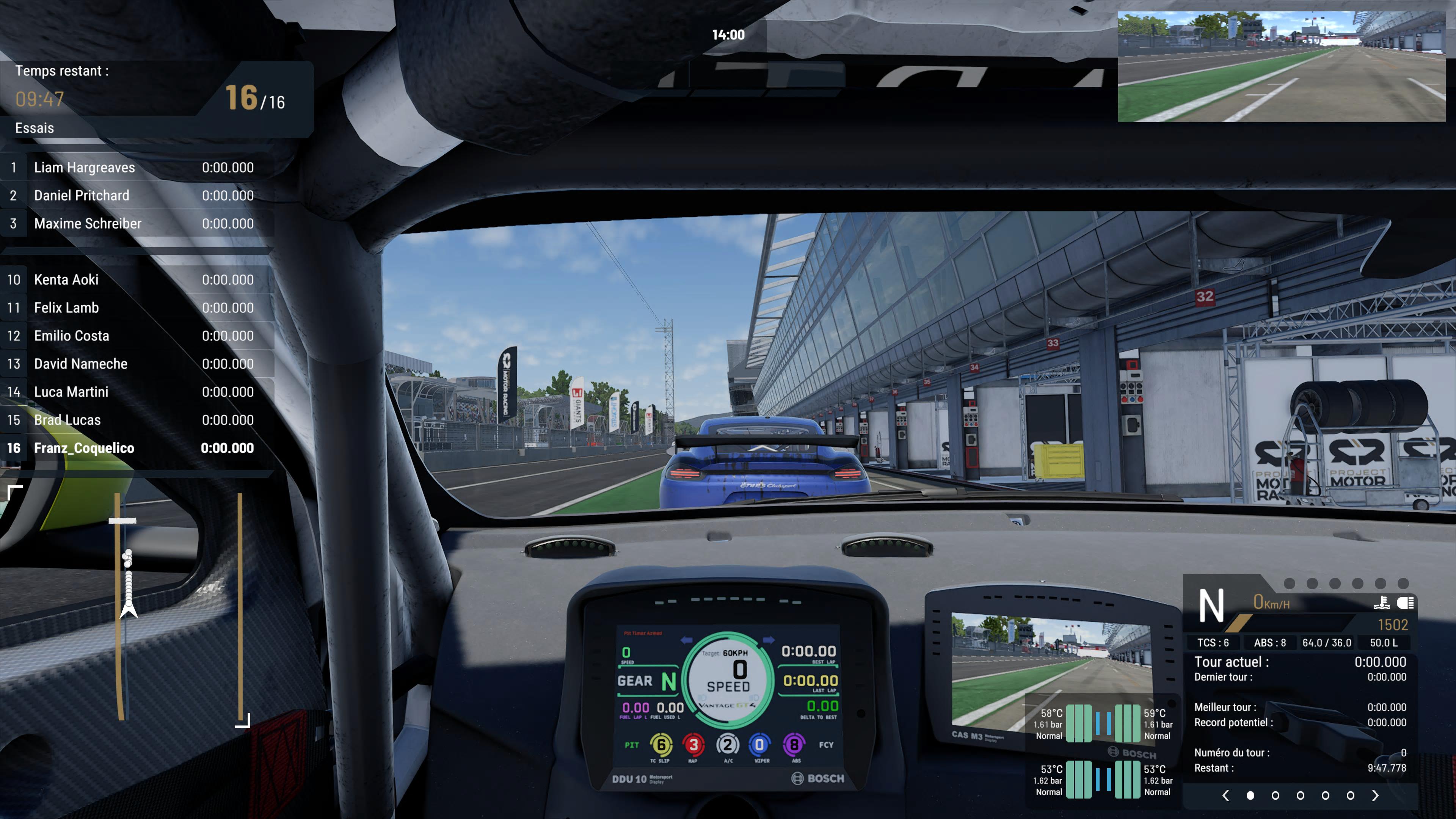
Task: Click the headlight indicator icon
Action: 1406,603
